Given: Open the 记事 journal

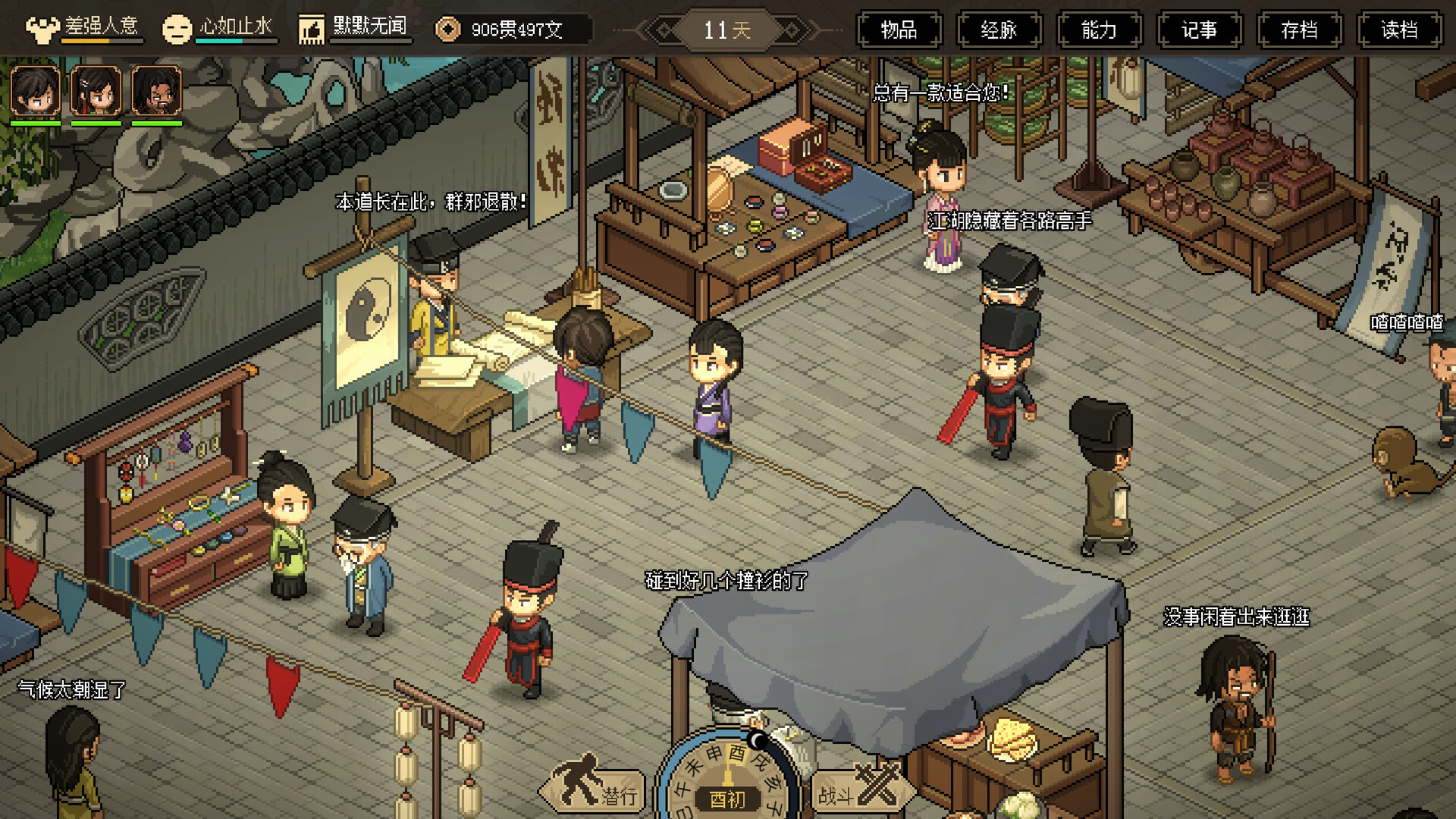Looking at the screenshot, I should coord(1199,30).
